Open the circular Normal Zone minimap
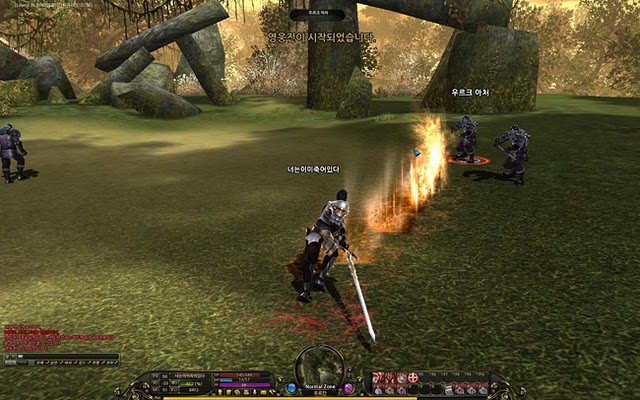This screenshot has width=640, height=400. click(320, 366)
